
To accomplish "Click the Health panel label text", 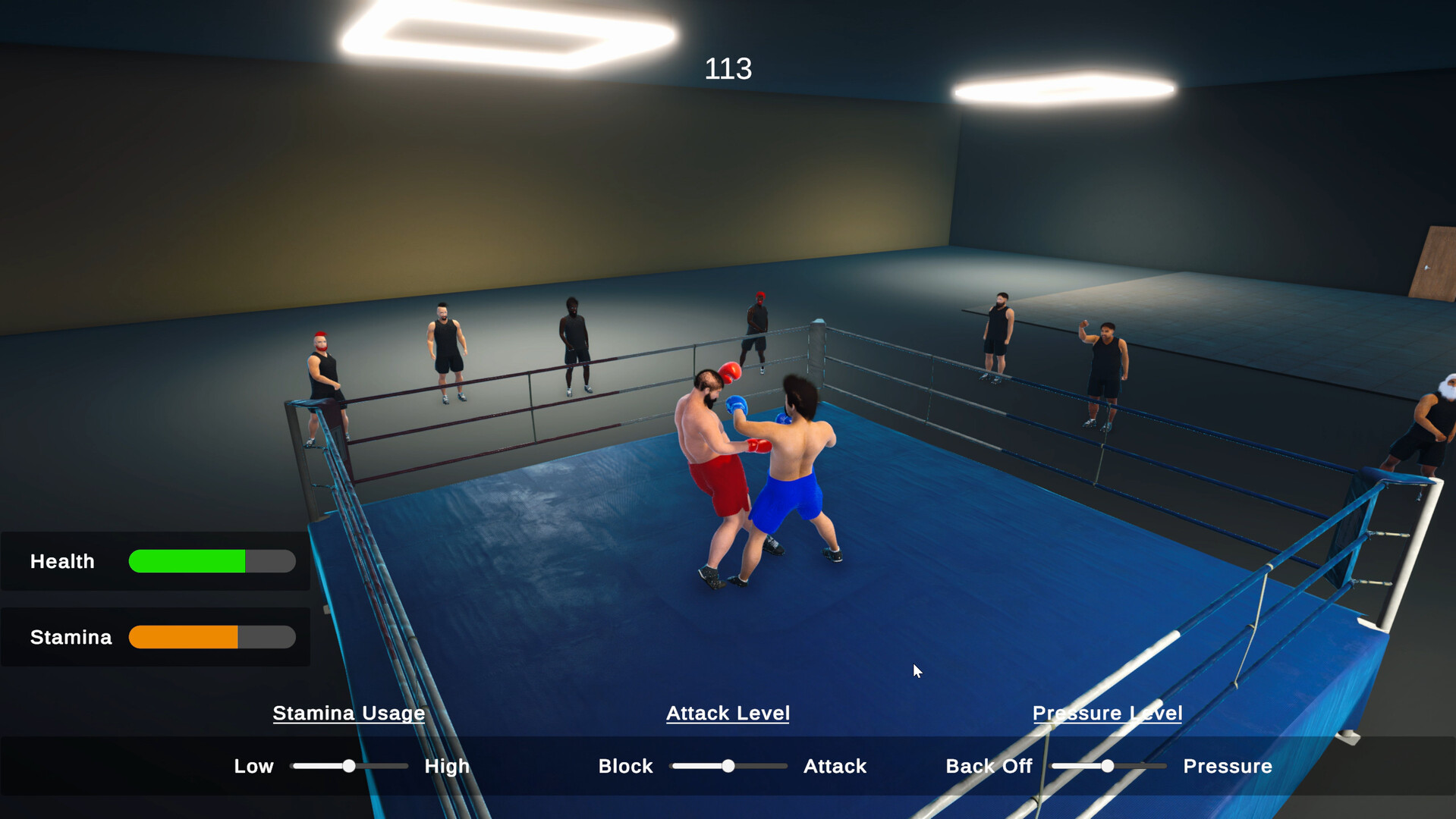I will (x=62, y=561).
